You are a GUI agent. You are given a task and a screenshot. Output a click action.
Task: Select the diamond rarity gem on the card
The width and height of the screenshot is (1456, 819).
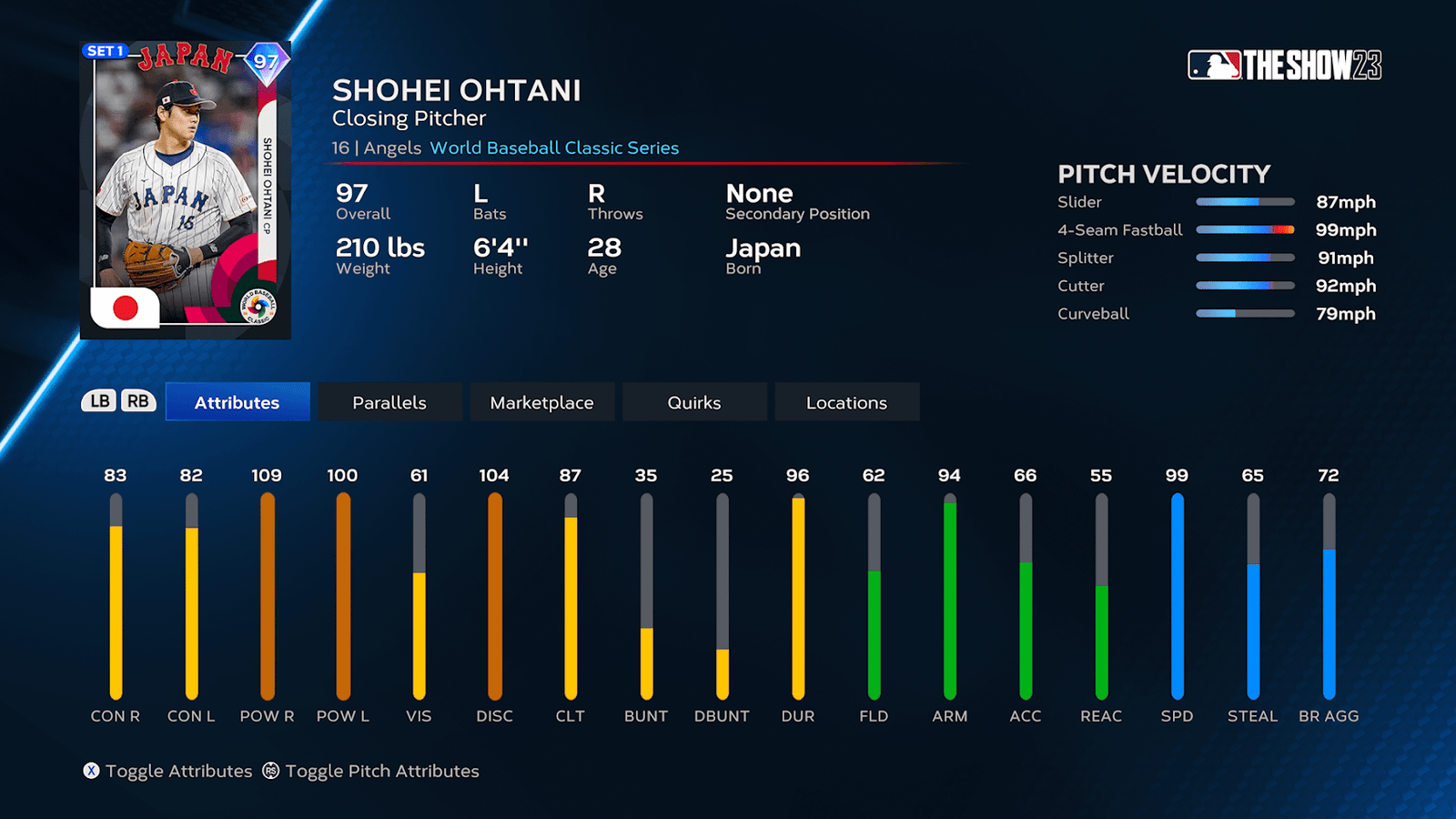coord(267,62)
